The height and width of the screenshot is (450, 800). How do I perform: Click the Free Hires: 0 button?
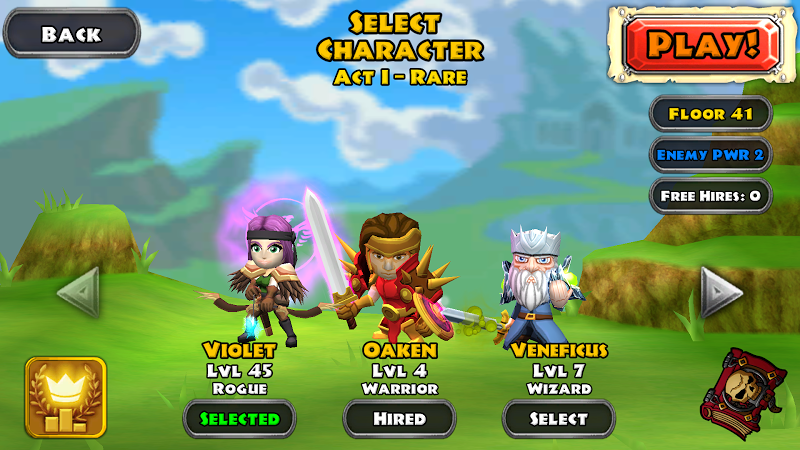pos(711,195)
